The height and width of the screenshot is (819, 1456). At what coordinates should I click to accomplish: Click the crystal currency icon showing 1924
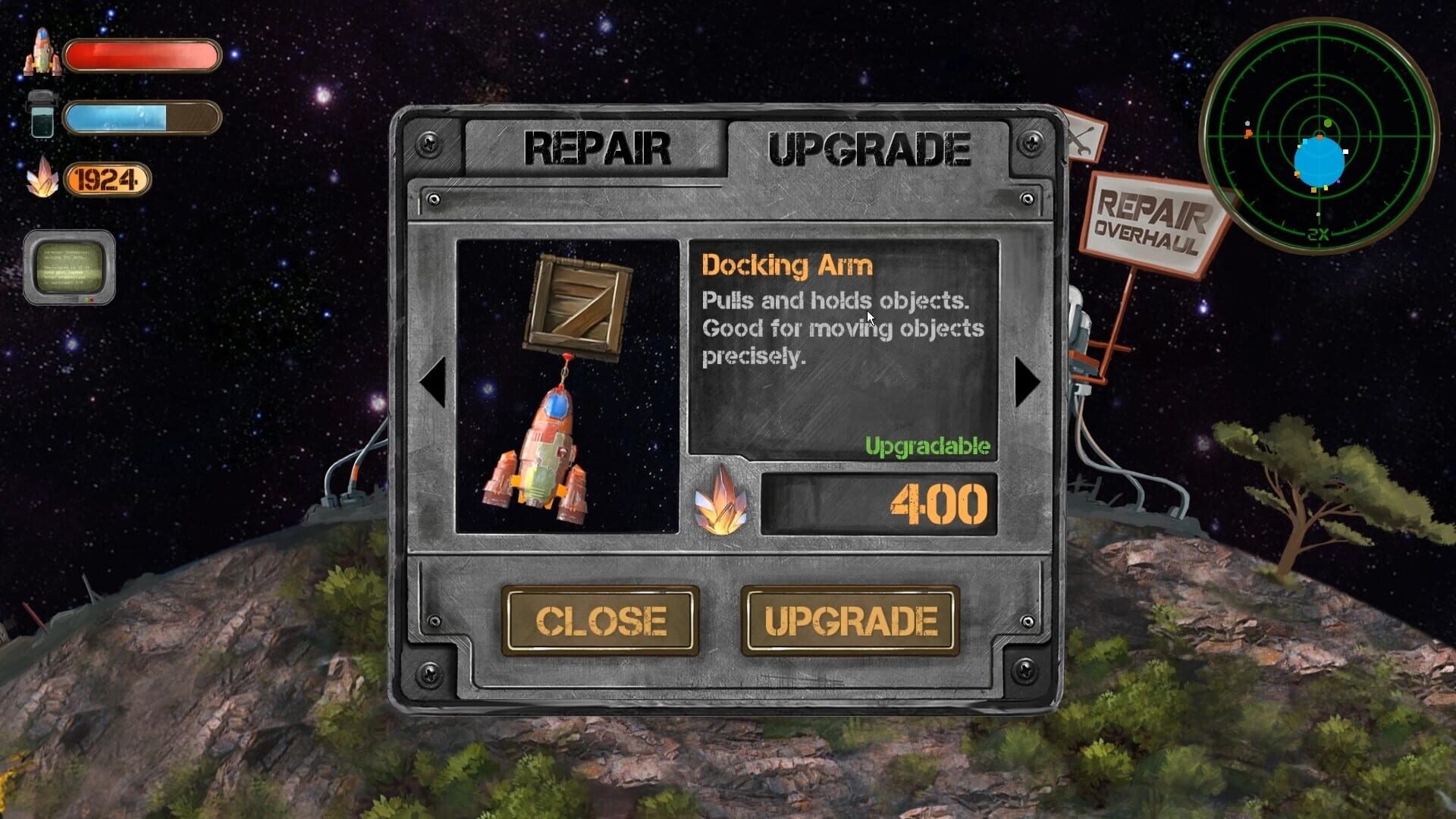[45, 178]
